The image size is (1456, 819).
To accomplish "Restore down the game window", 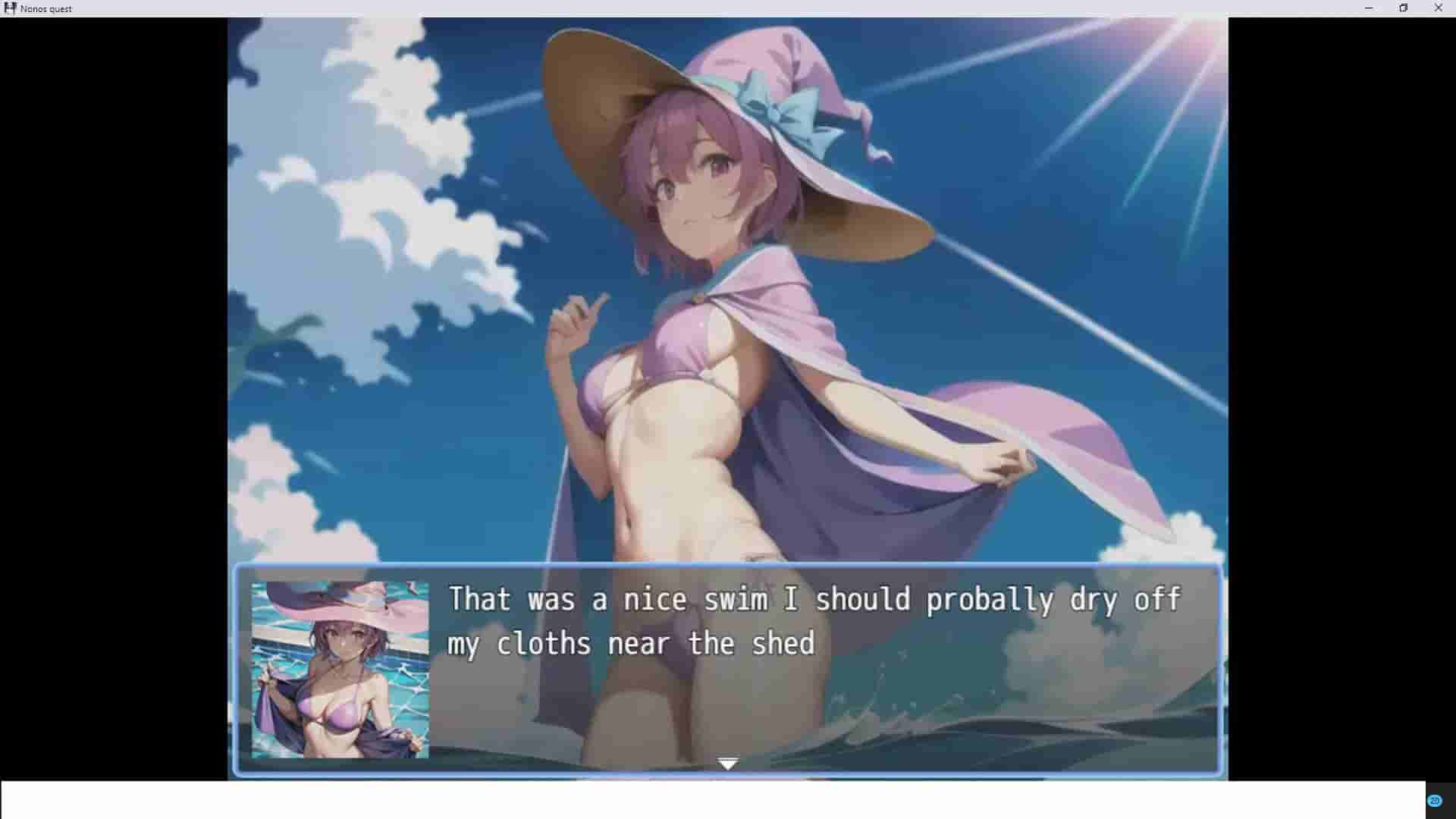I will point(1404,8).
